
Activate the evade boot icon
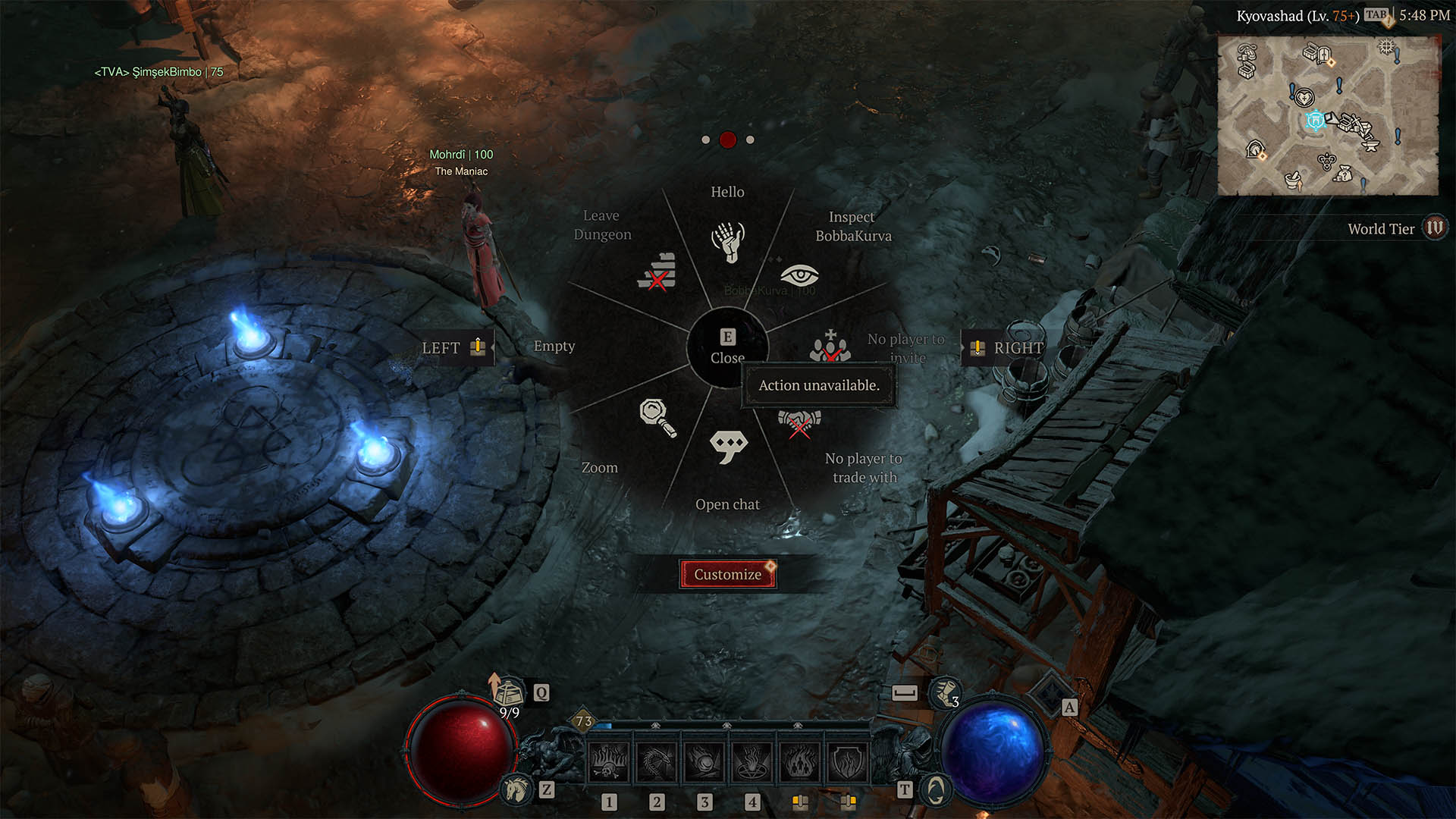click(945, 692)
